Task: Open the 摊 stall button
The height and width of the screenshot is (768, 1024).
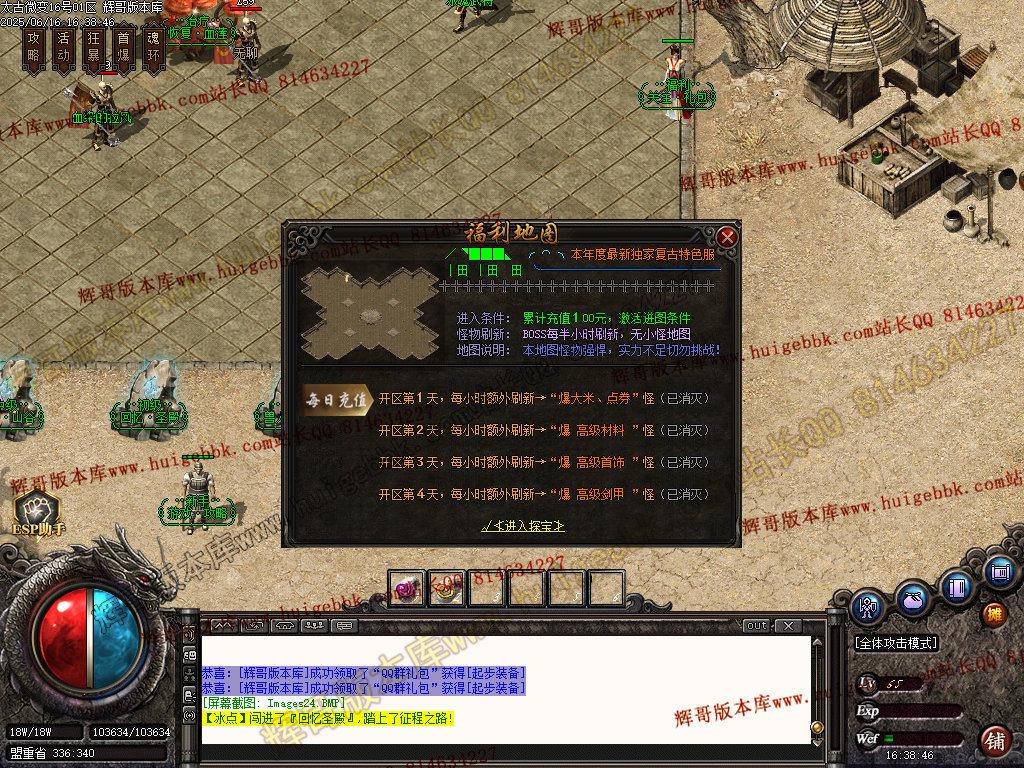Action: point(994,613)
